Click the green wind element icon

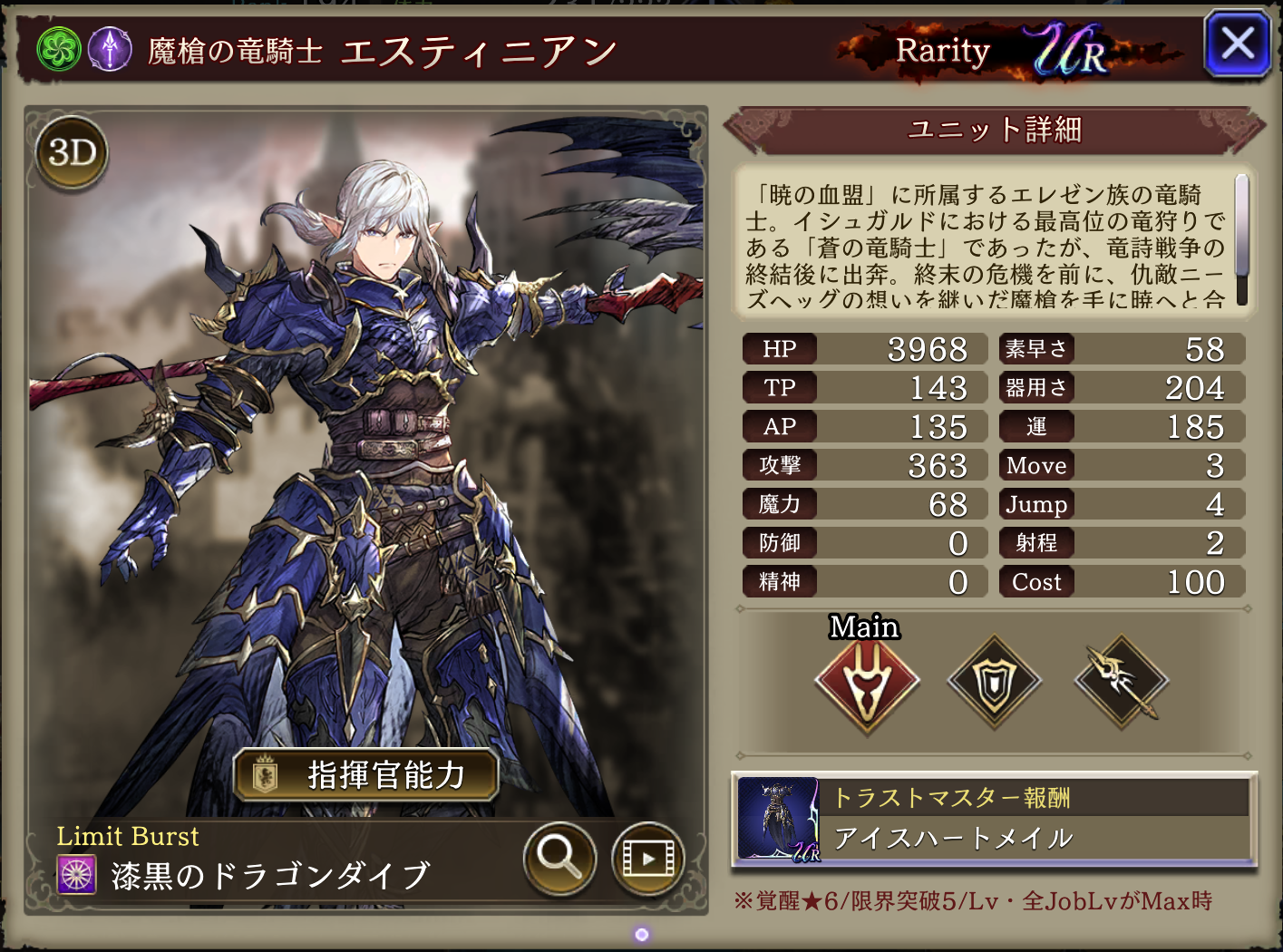pyautogui.click(x=59, y=49)
